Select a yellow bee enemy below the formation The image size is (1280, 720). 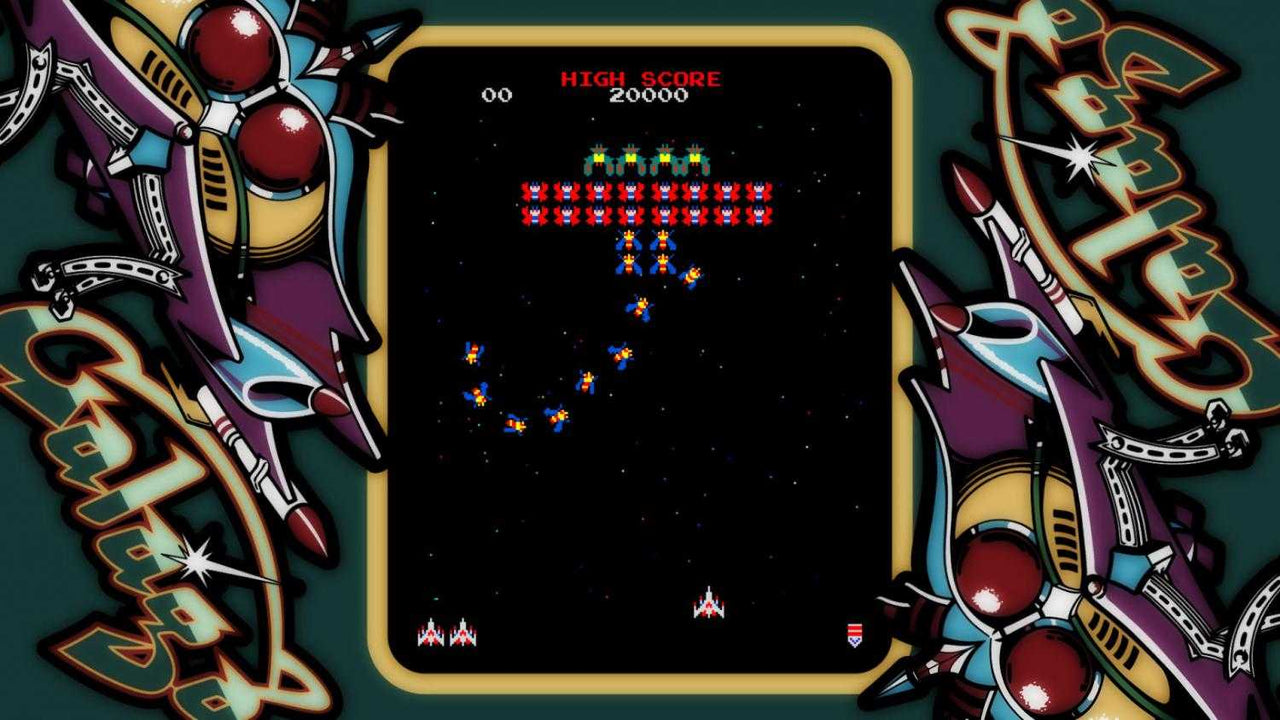tap(628, 240)
